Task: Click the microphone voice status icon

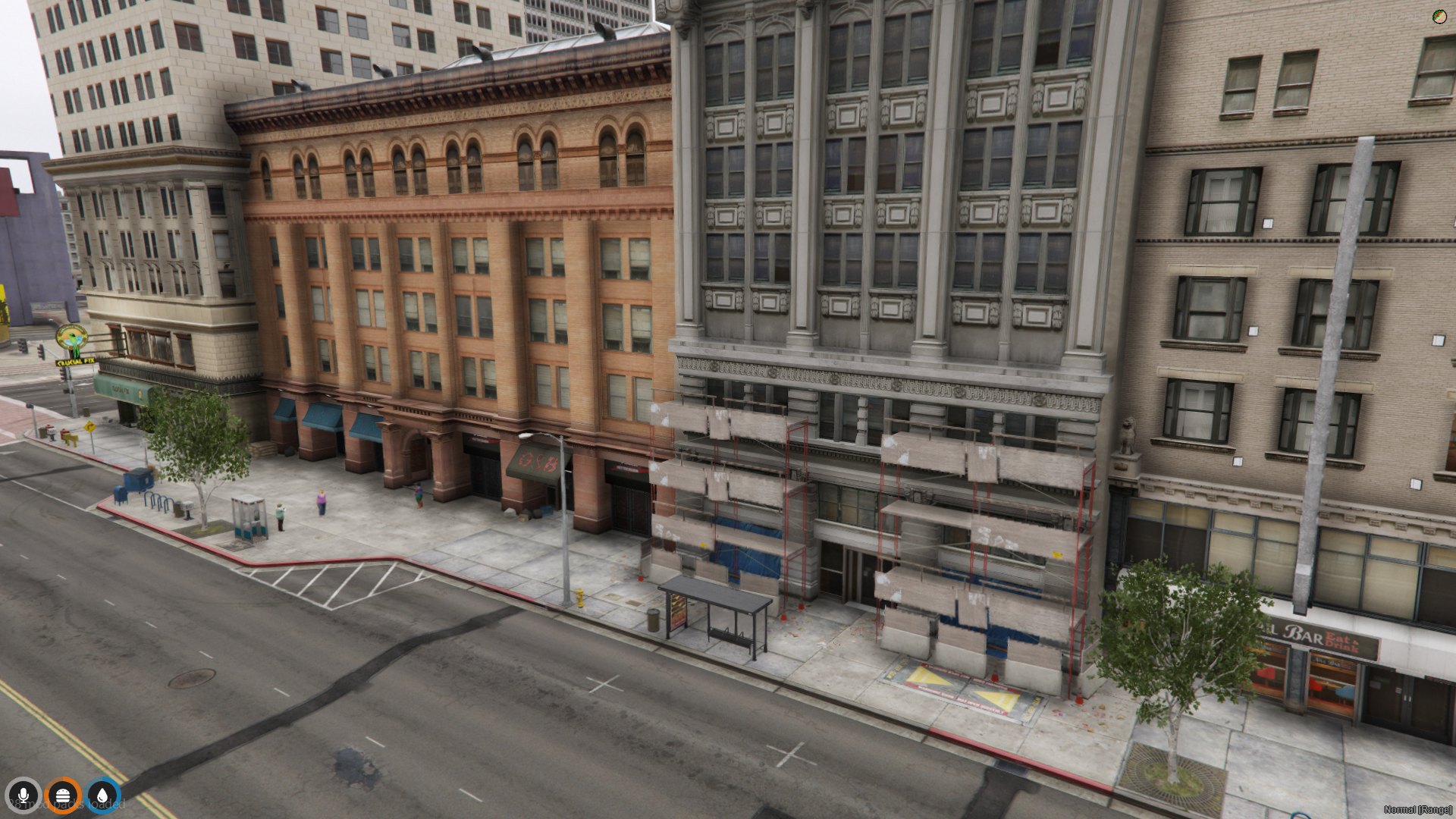Action: coord(23,795)
